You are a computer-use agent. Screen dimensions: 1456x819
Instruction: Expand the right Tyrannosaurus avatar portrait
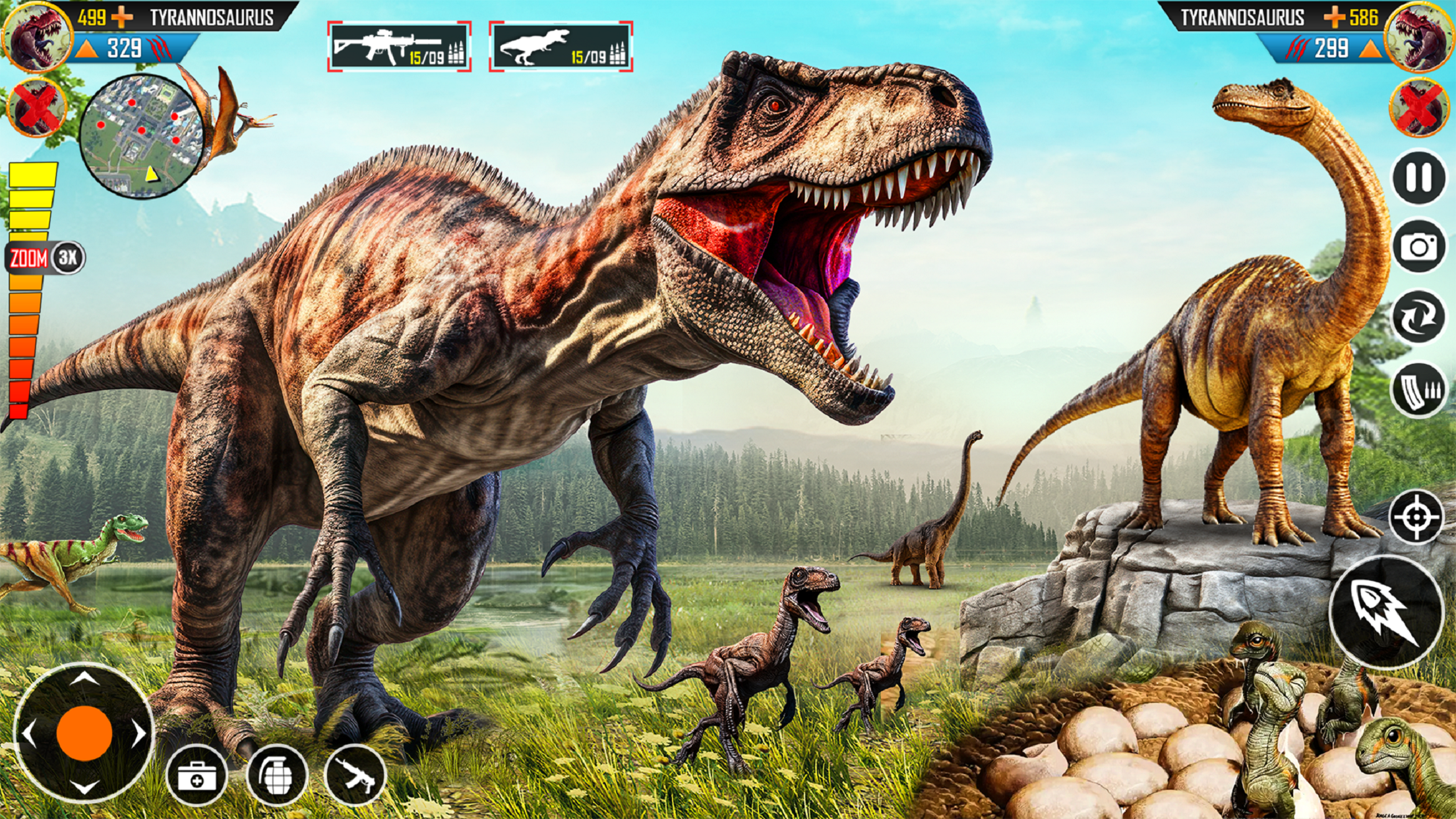pyautogui.click(x=1419, y=36)
